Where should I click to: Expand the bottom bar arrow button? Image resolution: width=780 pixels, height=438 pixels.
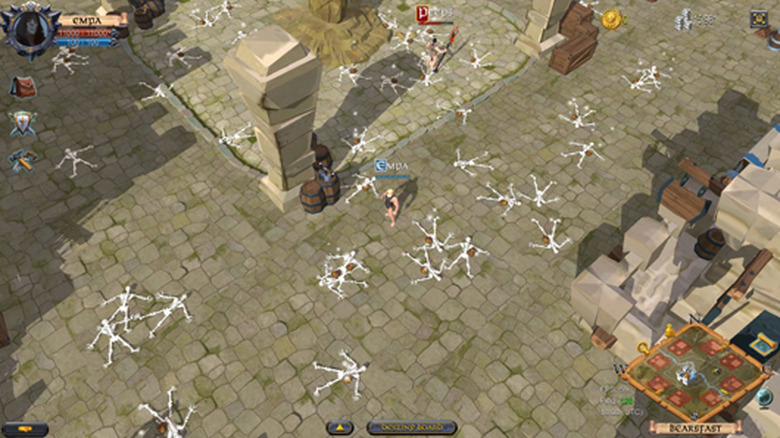pyautogui.click(x=340, y=427)
